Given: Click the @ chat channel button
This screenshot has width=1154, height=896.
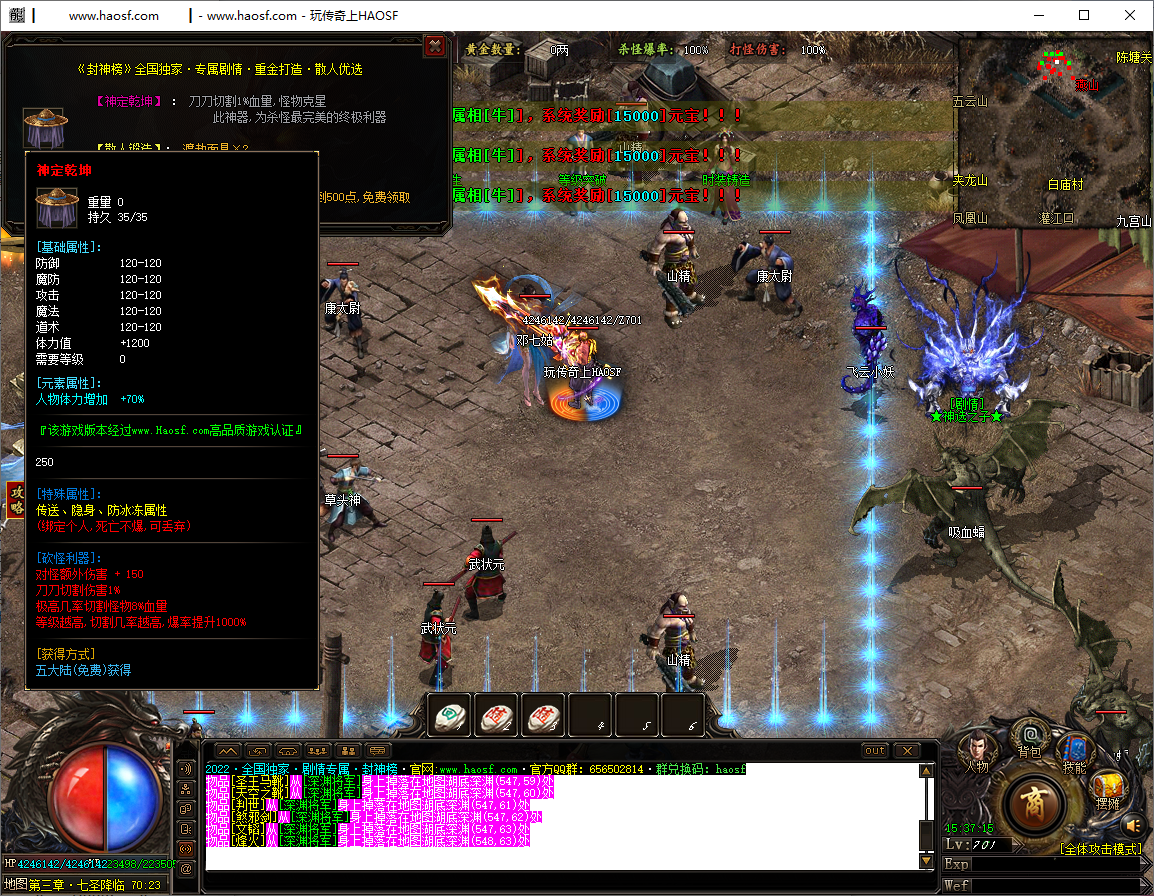Looking at the screenshot, I should [186, 869].
